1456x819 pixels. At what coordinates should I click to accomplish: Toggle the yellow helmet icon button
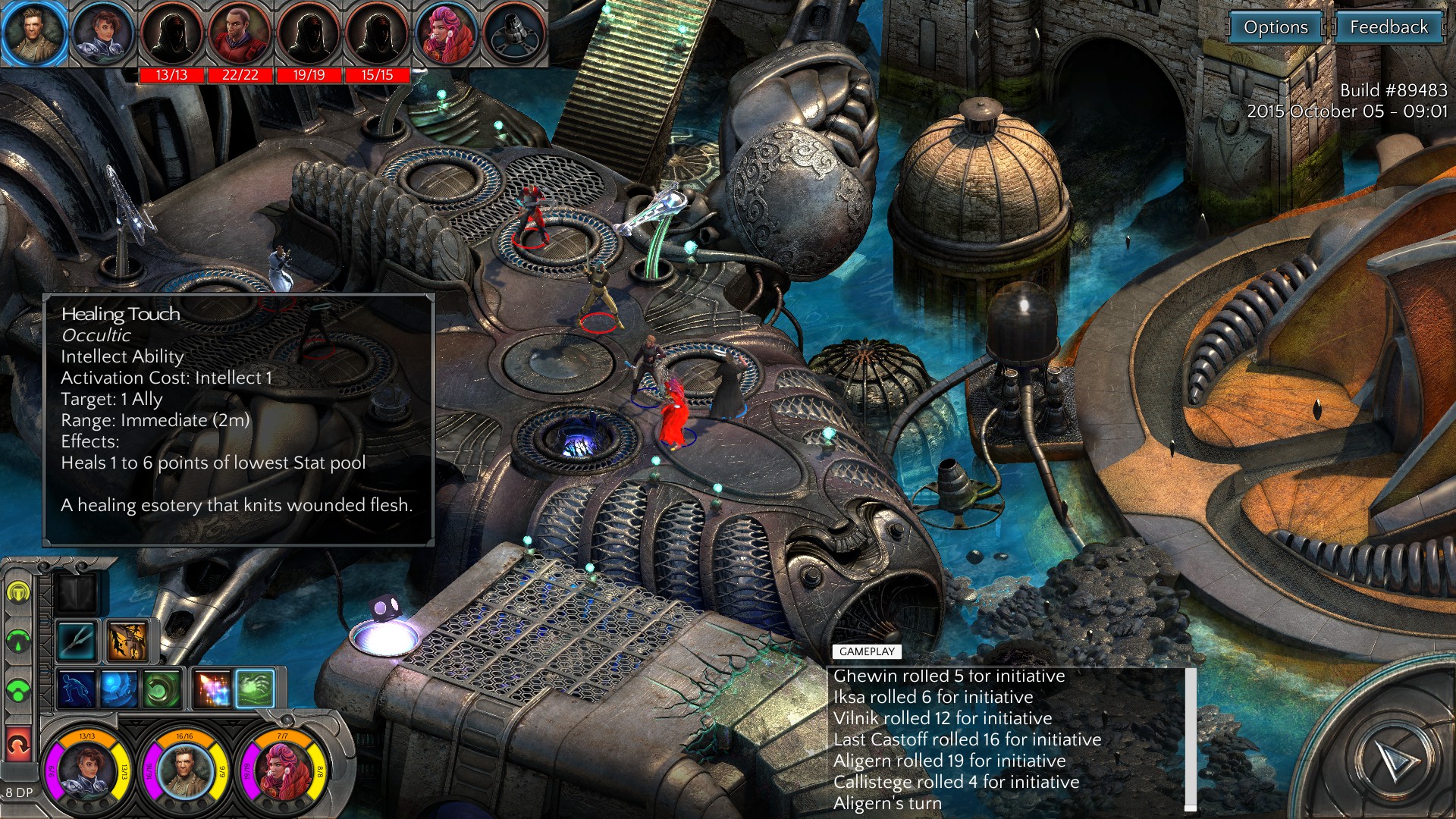[18, 591]
